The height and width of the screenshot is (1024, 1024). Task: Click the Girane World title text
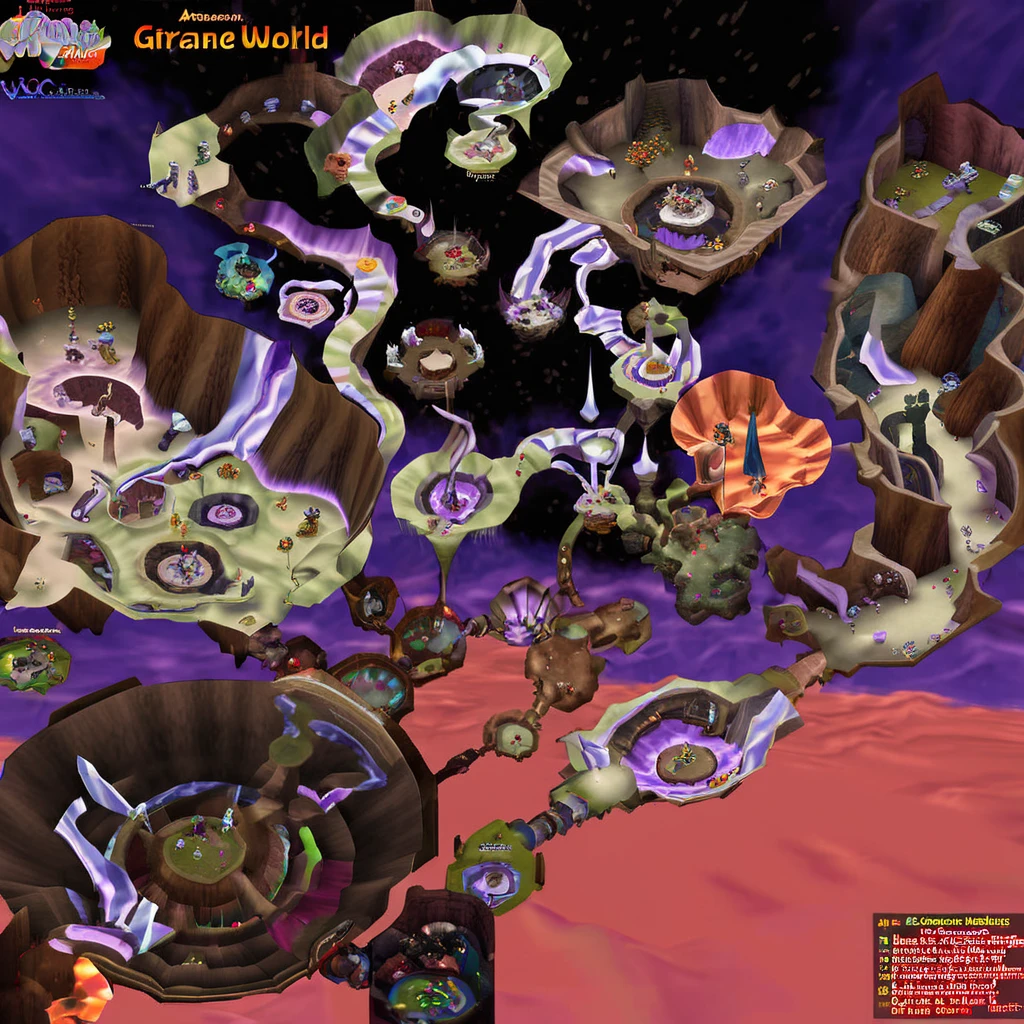coord(230,38)
